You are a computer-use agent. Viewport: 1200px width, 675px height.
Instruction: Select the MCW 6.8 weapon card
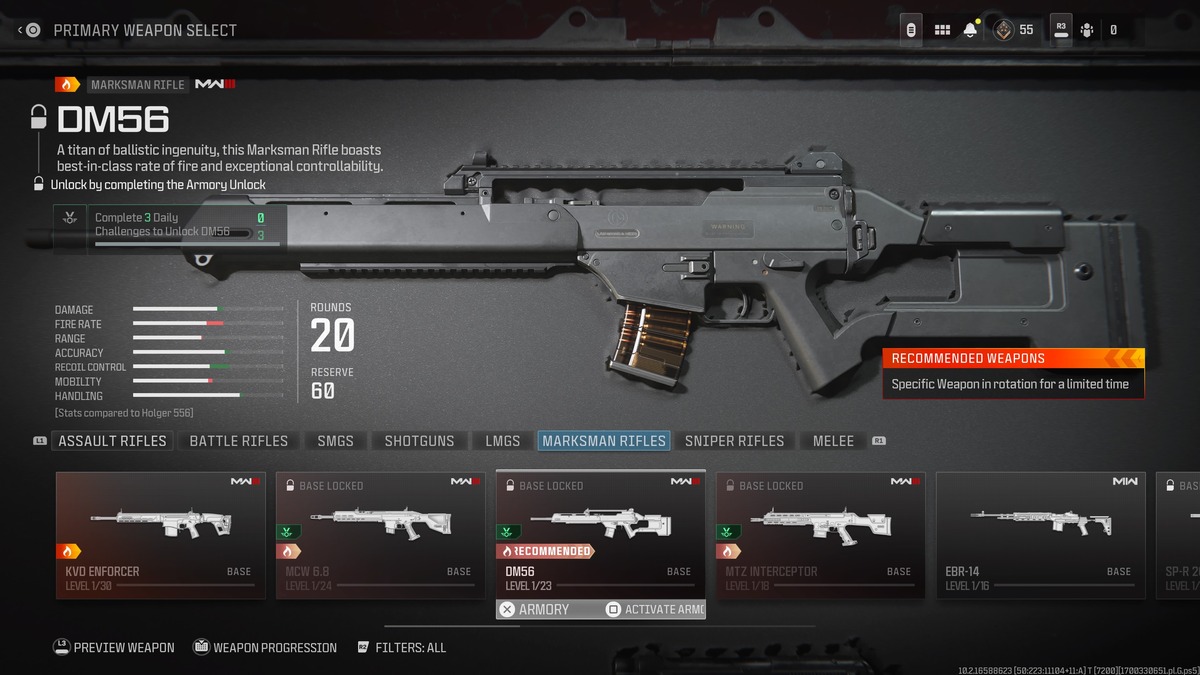[x=381, y=535]
